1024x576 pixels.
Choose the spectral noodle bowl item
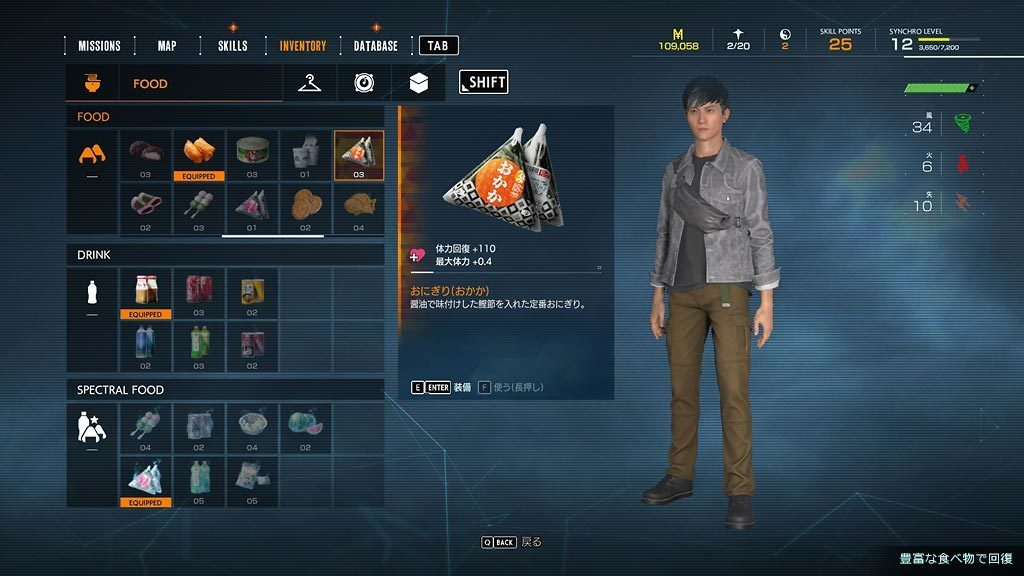(252, 427)
